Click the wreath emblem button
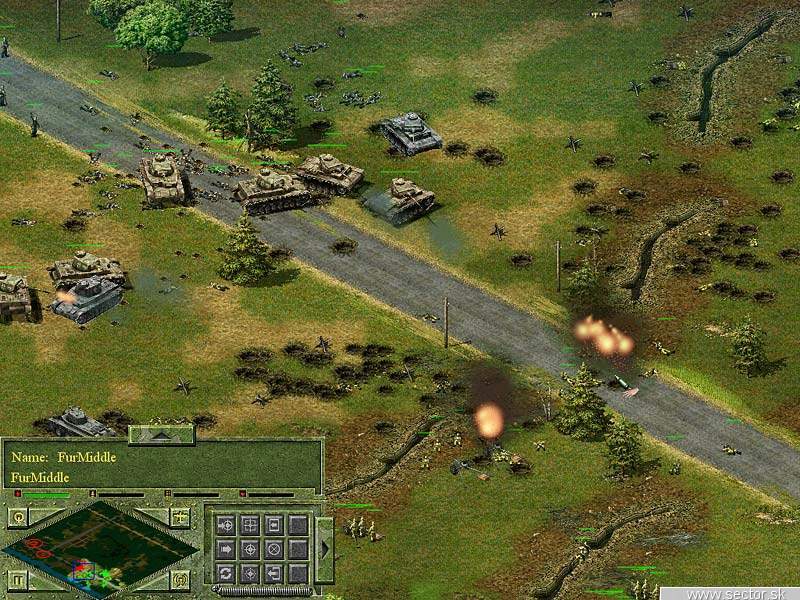Viewport: 800px width, 600px height. tap(180, 579)
